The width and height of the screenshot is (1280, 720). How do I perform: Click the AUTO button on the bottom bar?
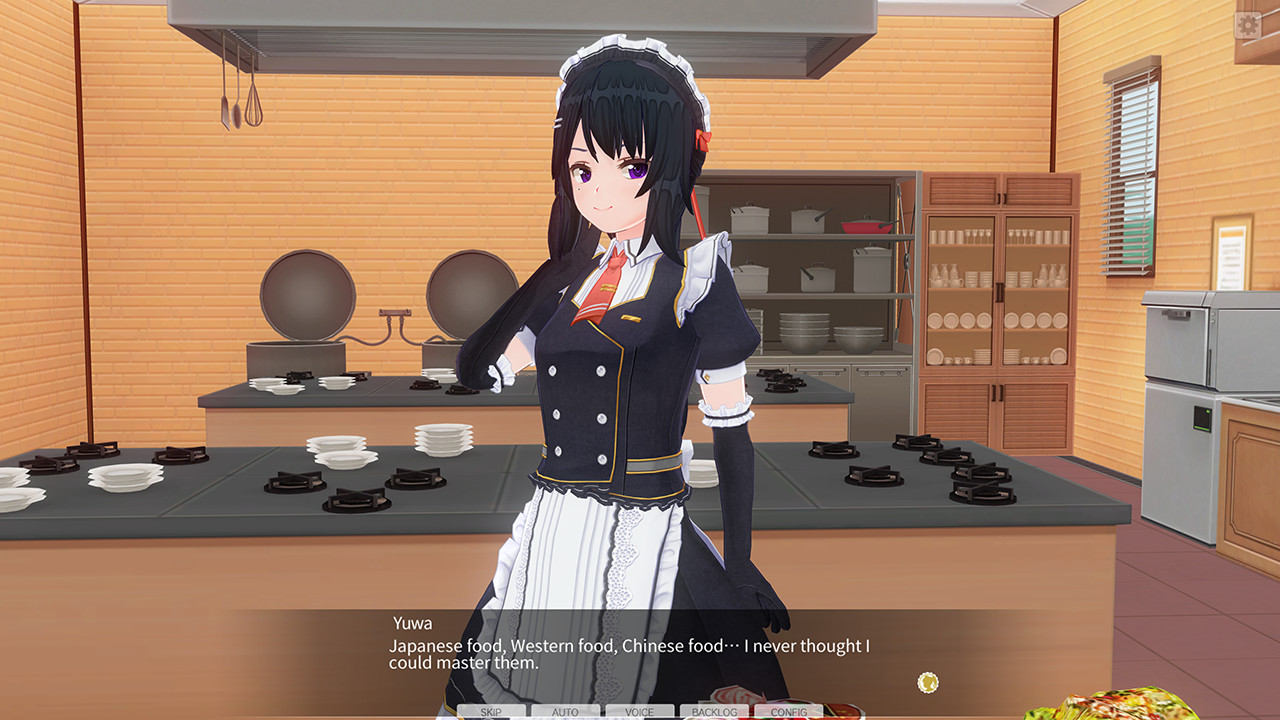coord(565,712)
